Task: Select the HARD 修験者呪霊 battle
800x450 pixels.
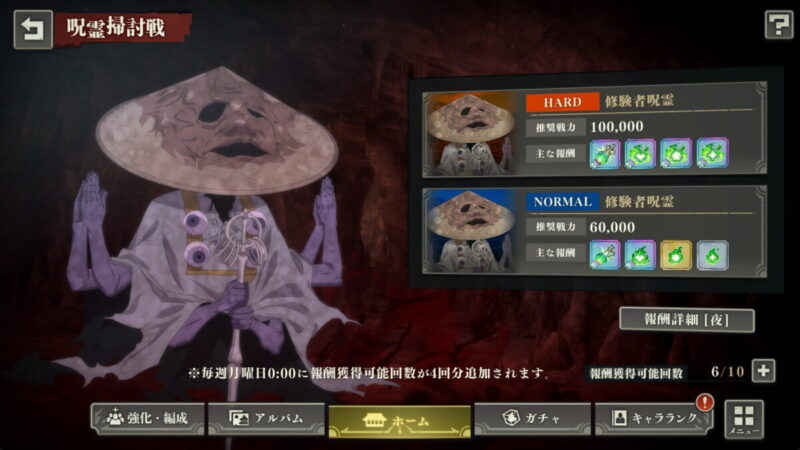Action: pos(595,131)
